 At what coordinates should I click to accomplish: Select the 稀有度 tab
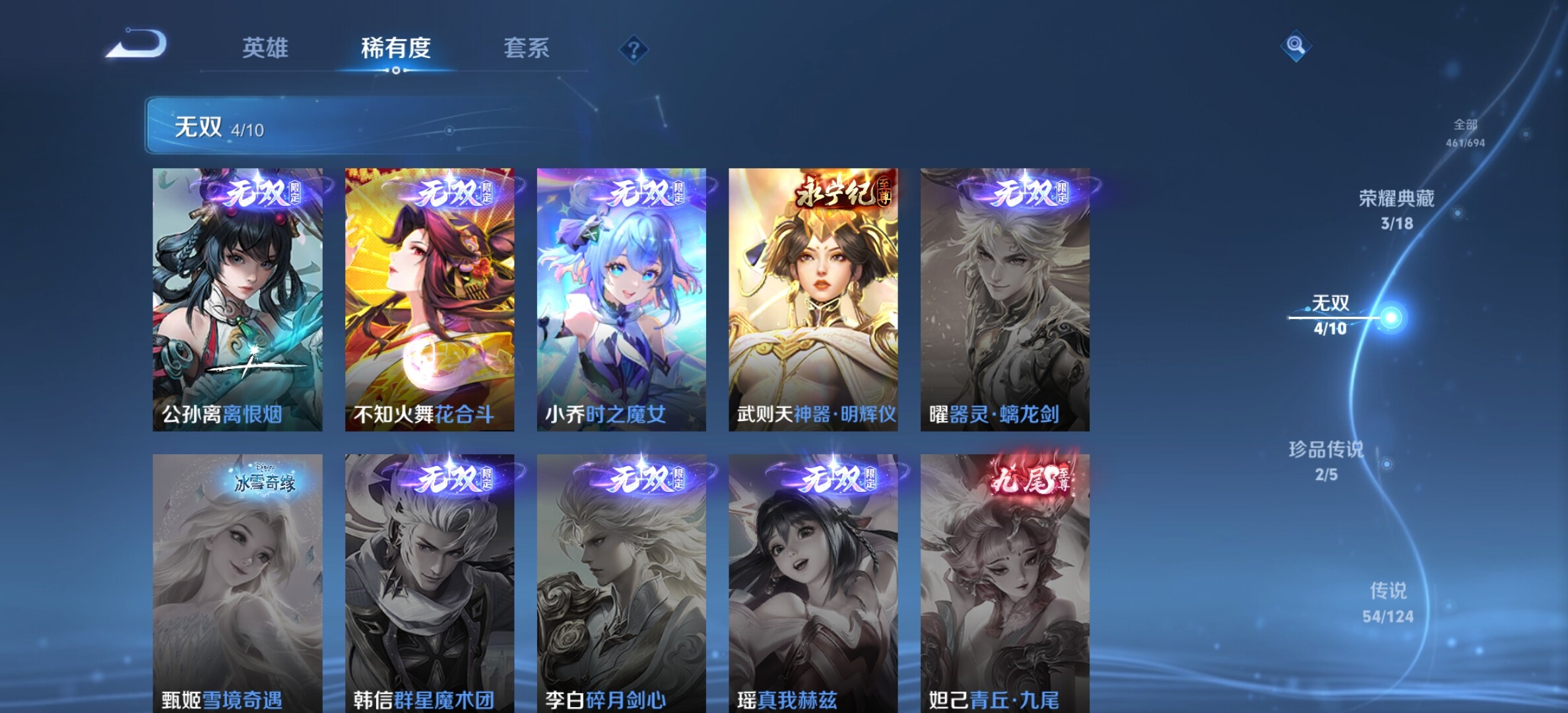(x=395, y=48)
